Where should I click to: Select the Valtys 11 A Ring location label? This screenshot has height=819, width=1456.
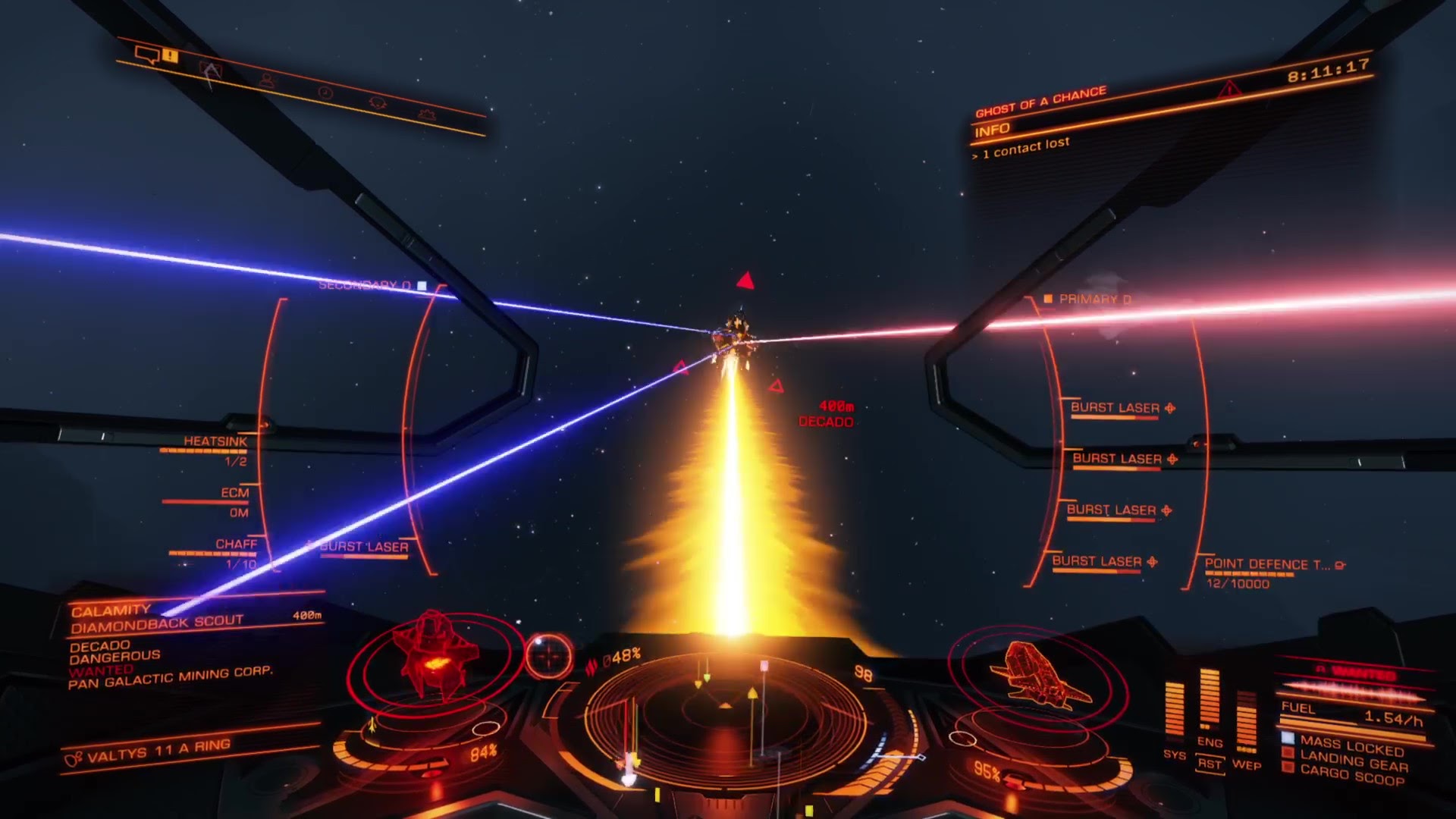pyautogui.click(x=158, y=752)
